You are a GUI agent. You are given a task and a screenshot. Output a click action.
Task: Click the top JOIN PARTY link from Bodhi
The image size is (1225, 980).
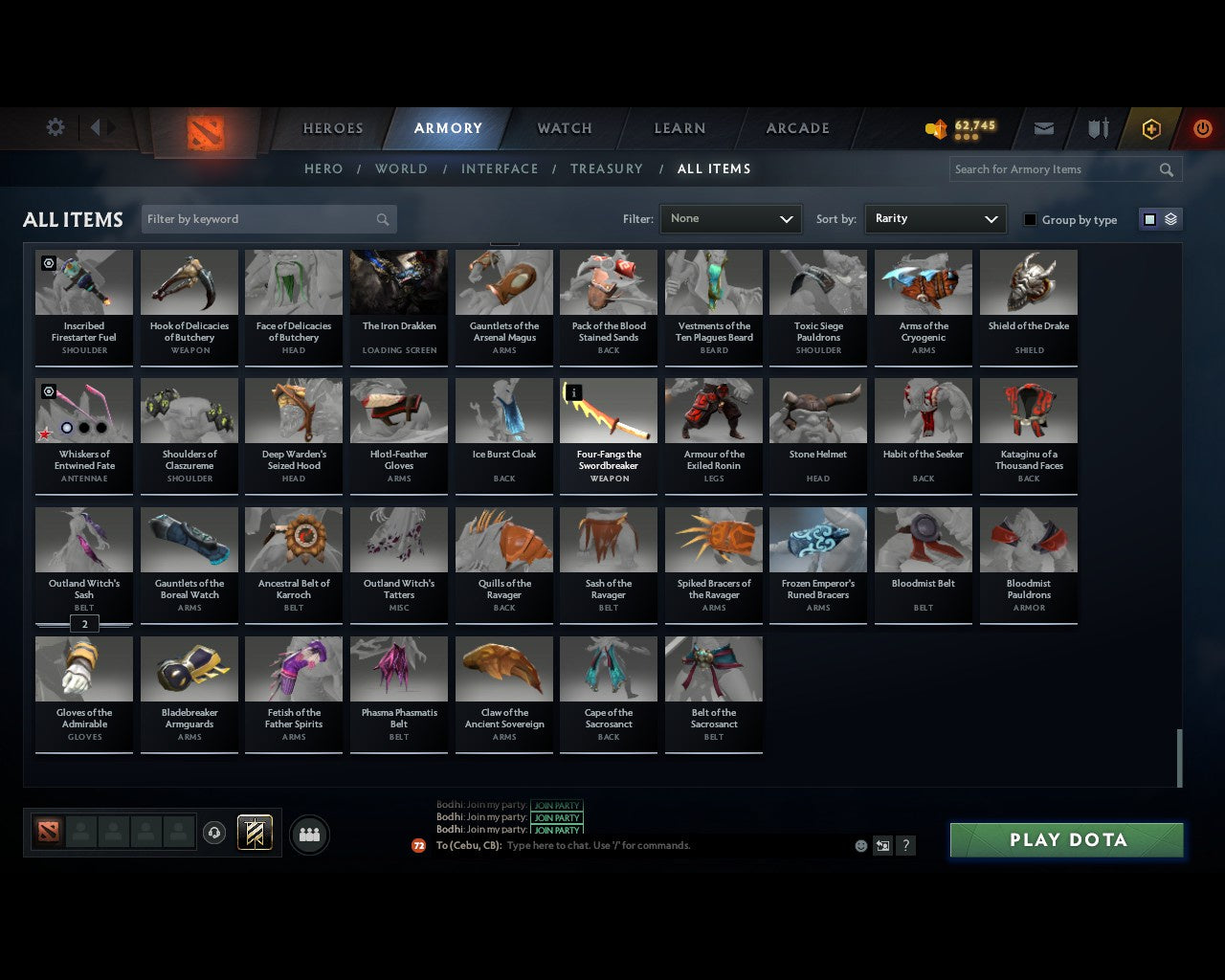tap(558, 807)
